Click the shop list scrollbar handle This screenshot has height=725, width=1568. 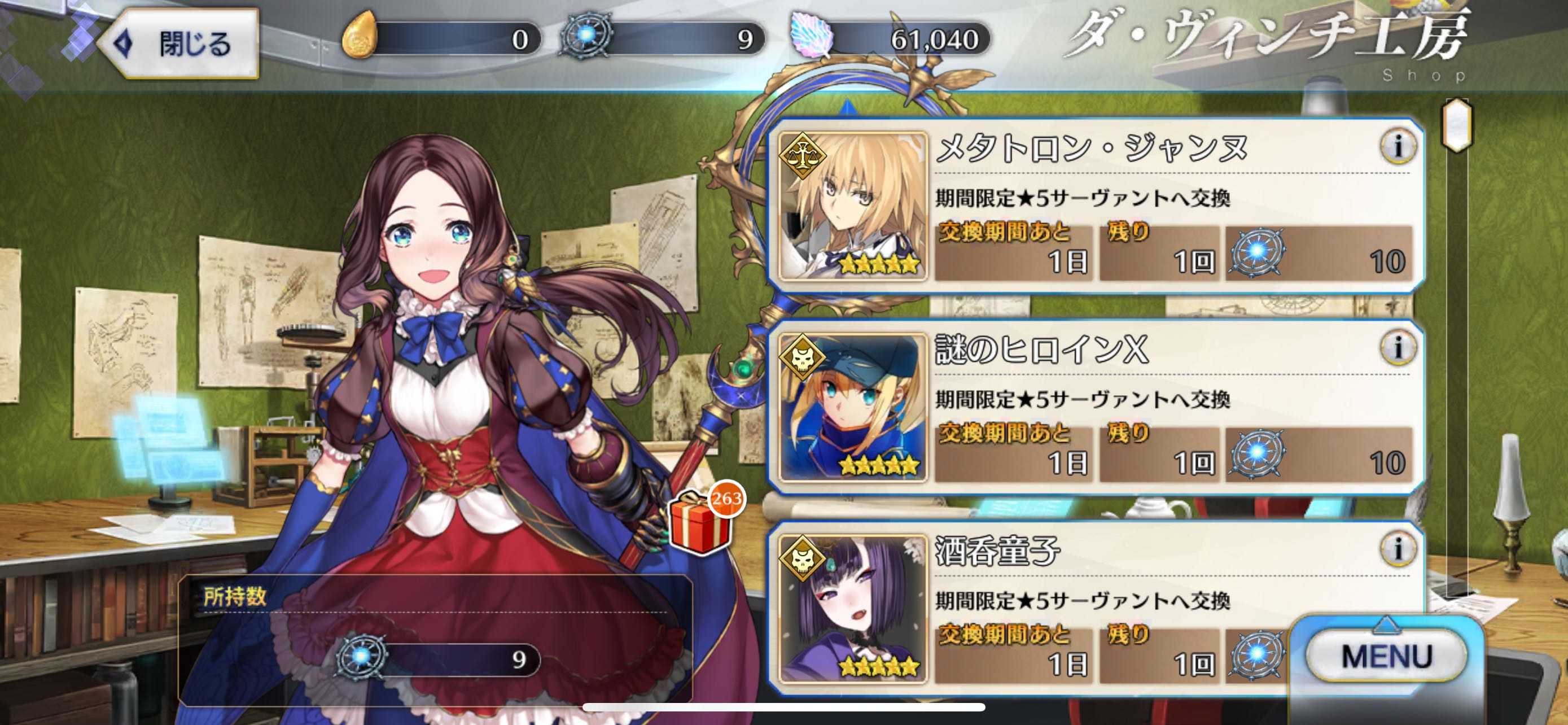1457,125
